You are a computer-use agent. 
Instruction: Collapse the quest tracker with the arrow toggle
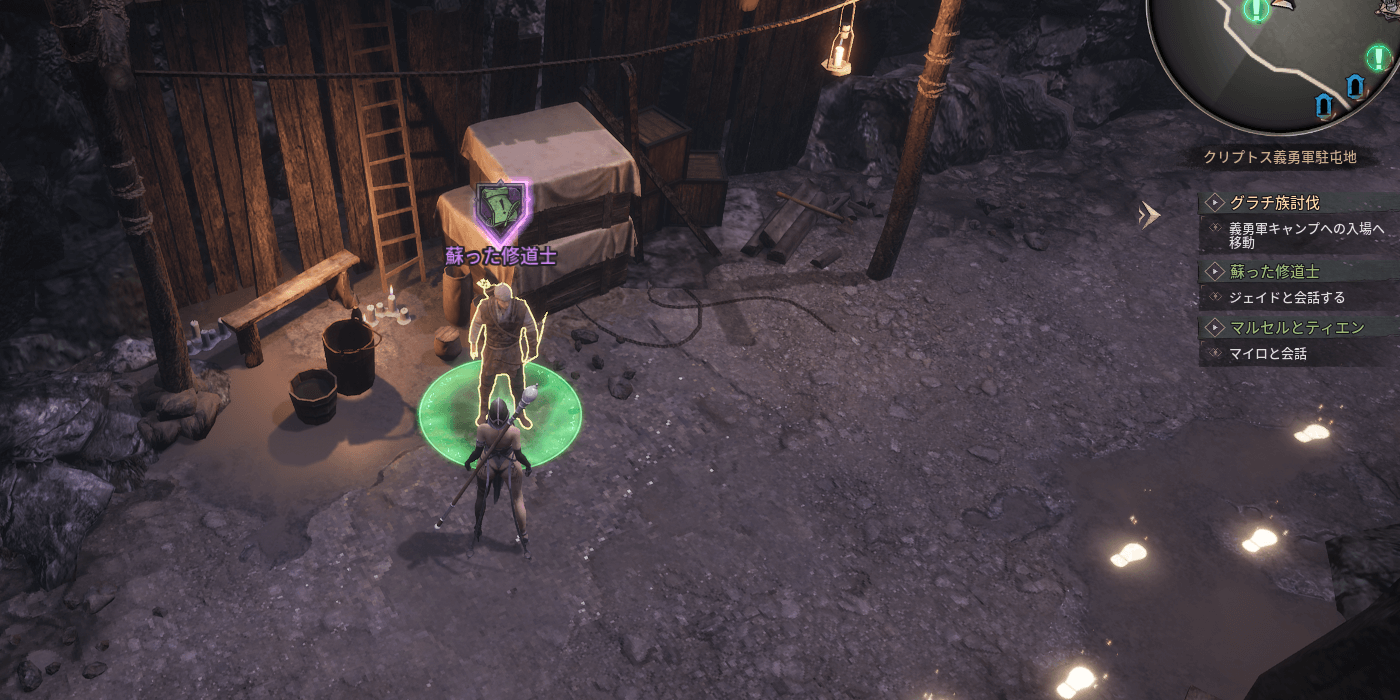click(x=1150, y=214)
